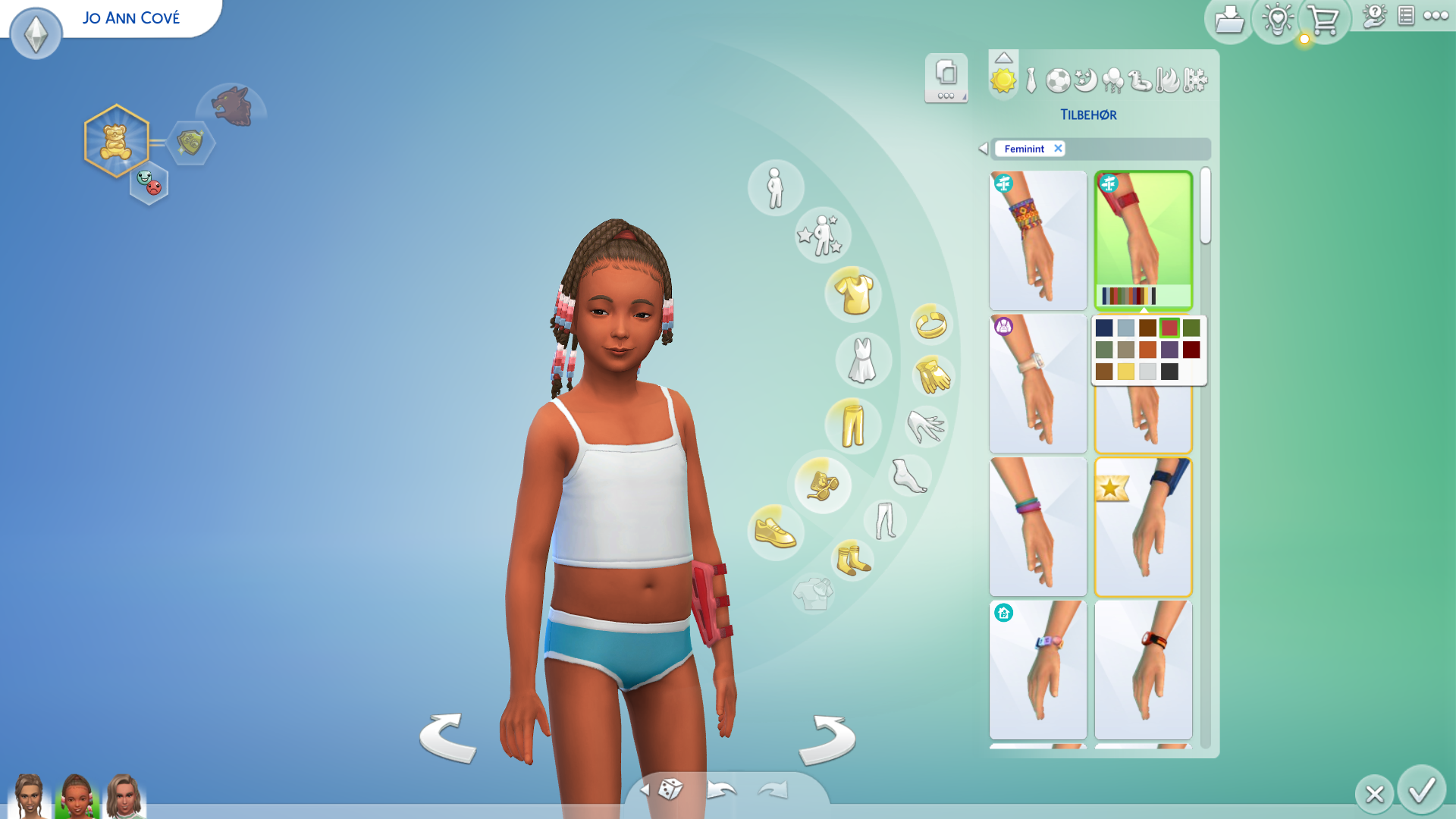Cancel with the X button
The width and height of the screenshot is (1456, 819).
[1374, 794]
